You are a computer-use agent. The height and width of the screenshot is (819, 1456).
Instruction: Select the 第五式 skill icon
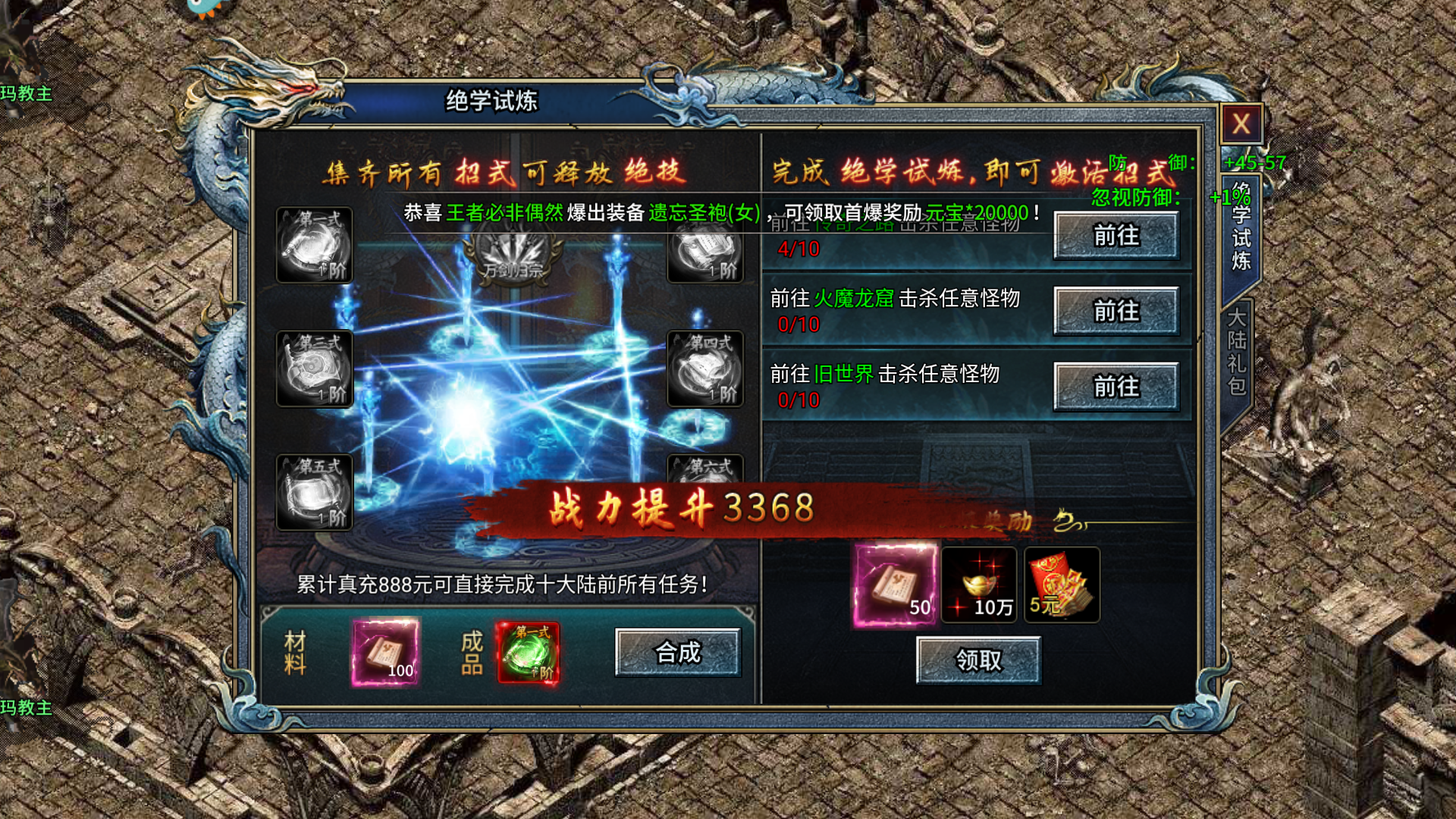pos(313,493)
